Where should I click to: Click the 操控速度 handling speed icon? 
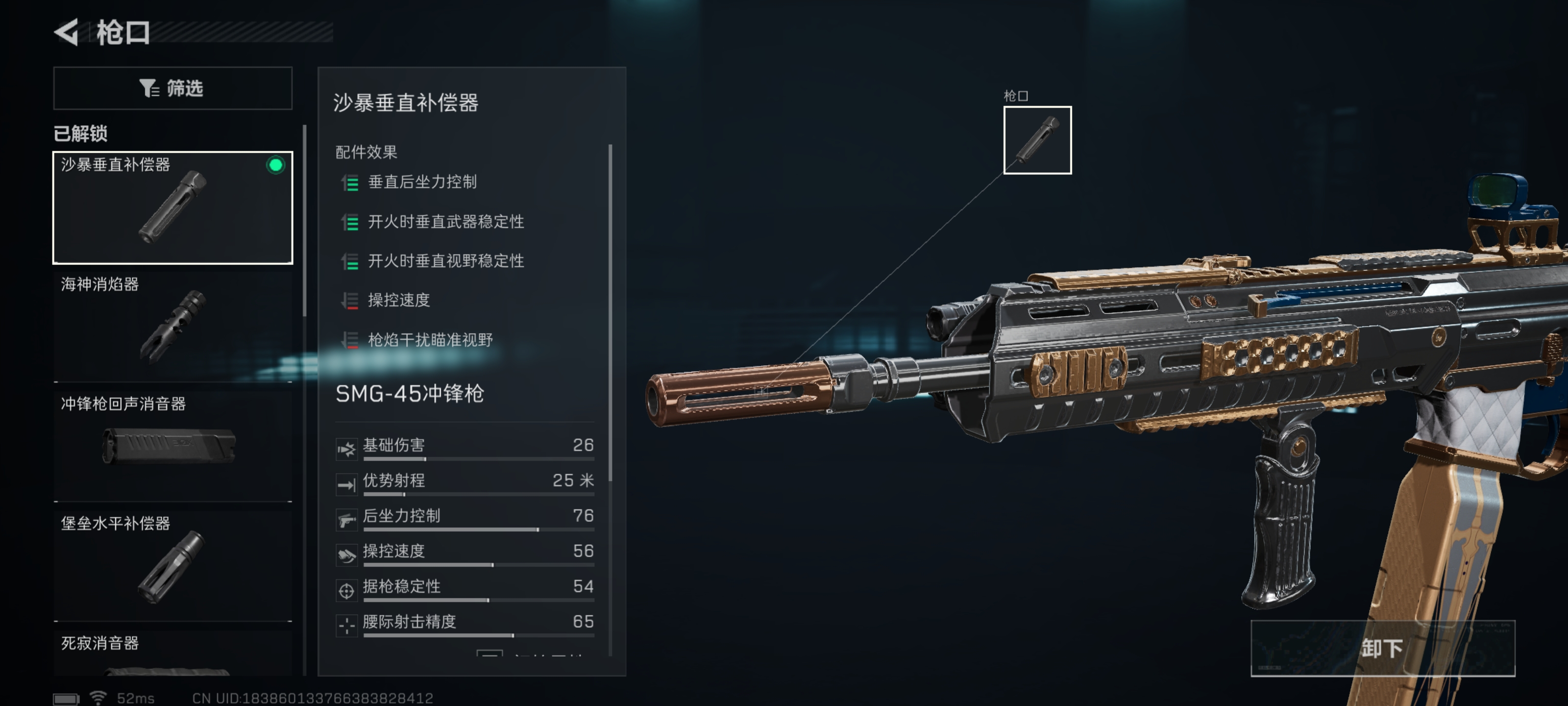click(346, 555)
